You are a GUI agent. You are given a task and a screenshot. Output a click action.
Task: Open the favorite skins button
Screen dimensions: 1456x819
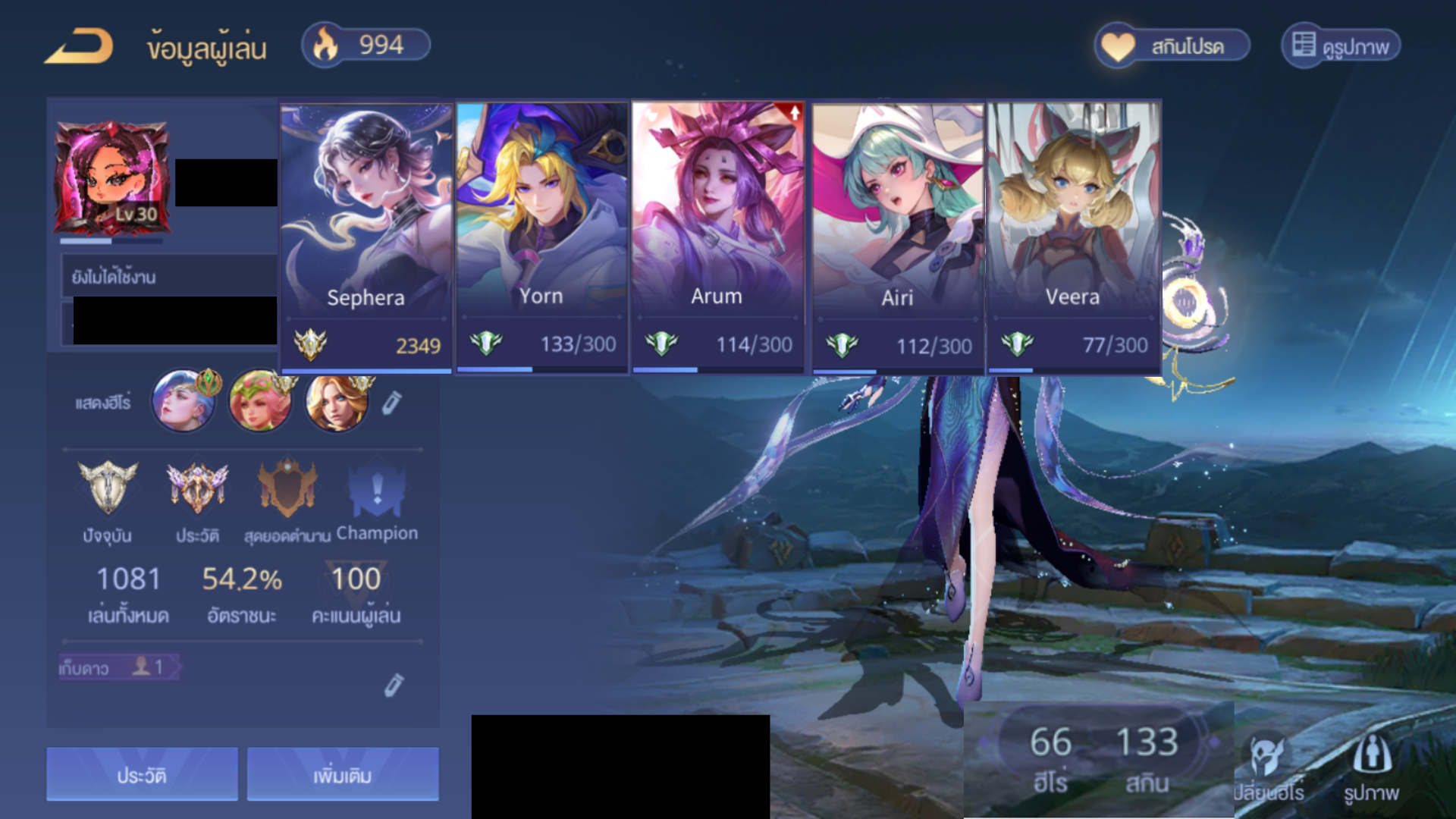point(1172,46)
